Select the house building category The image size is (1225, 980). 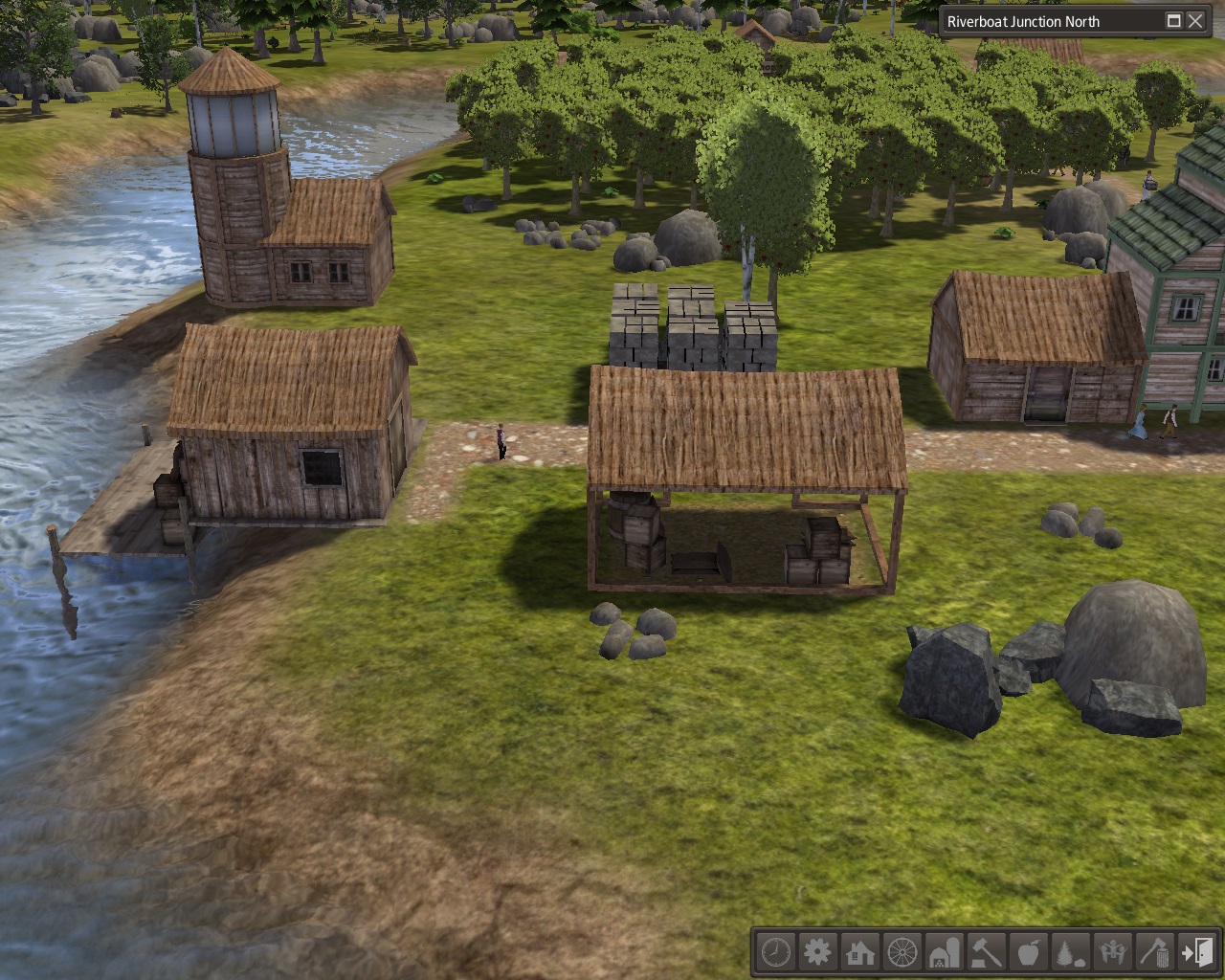[x=859, y=953]
